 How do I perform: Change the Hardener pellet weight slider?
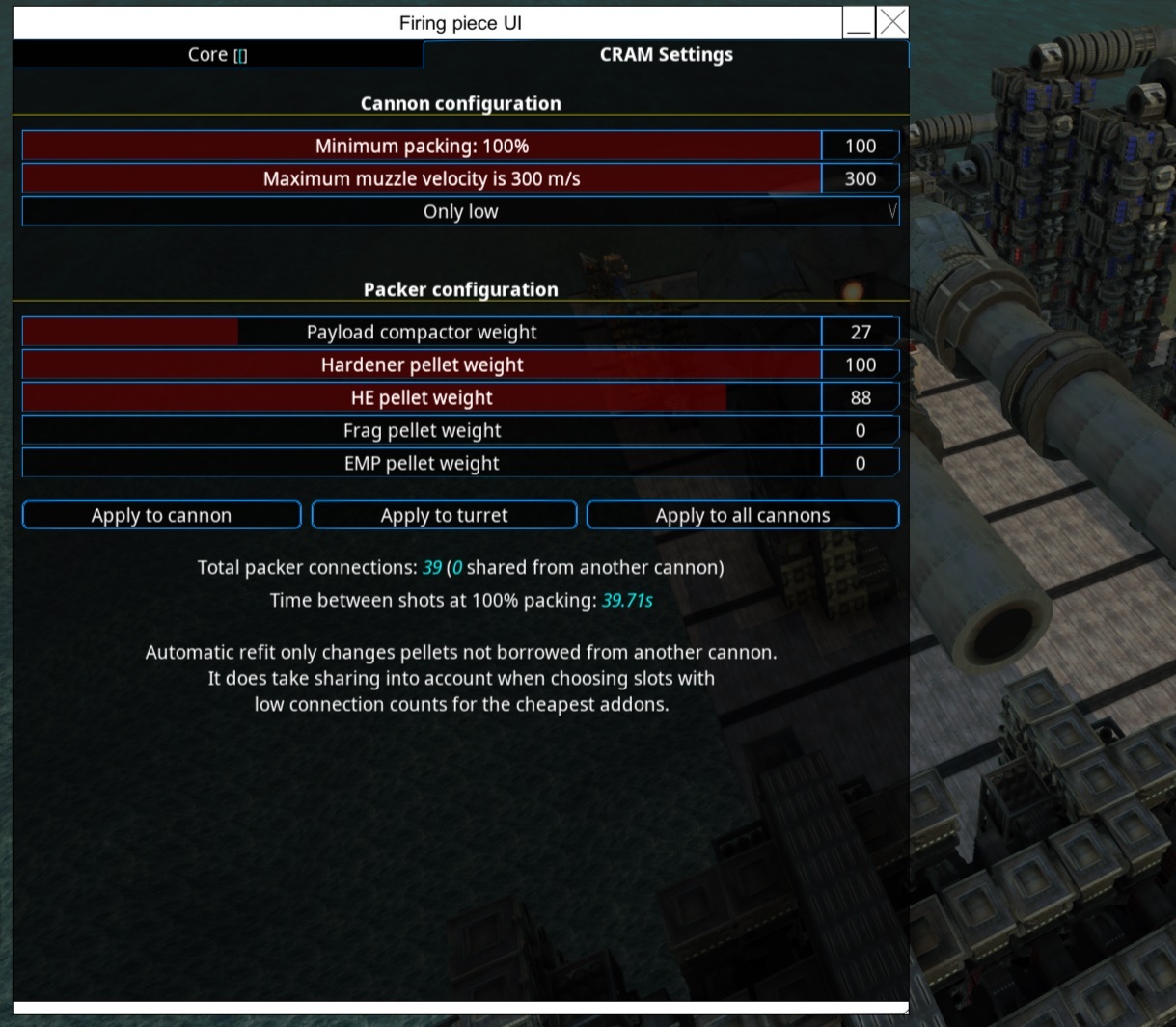pyautogui.click(x=422, y=365)
